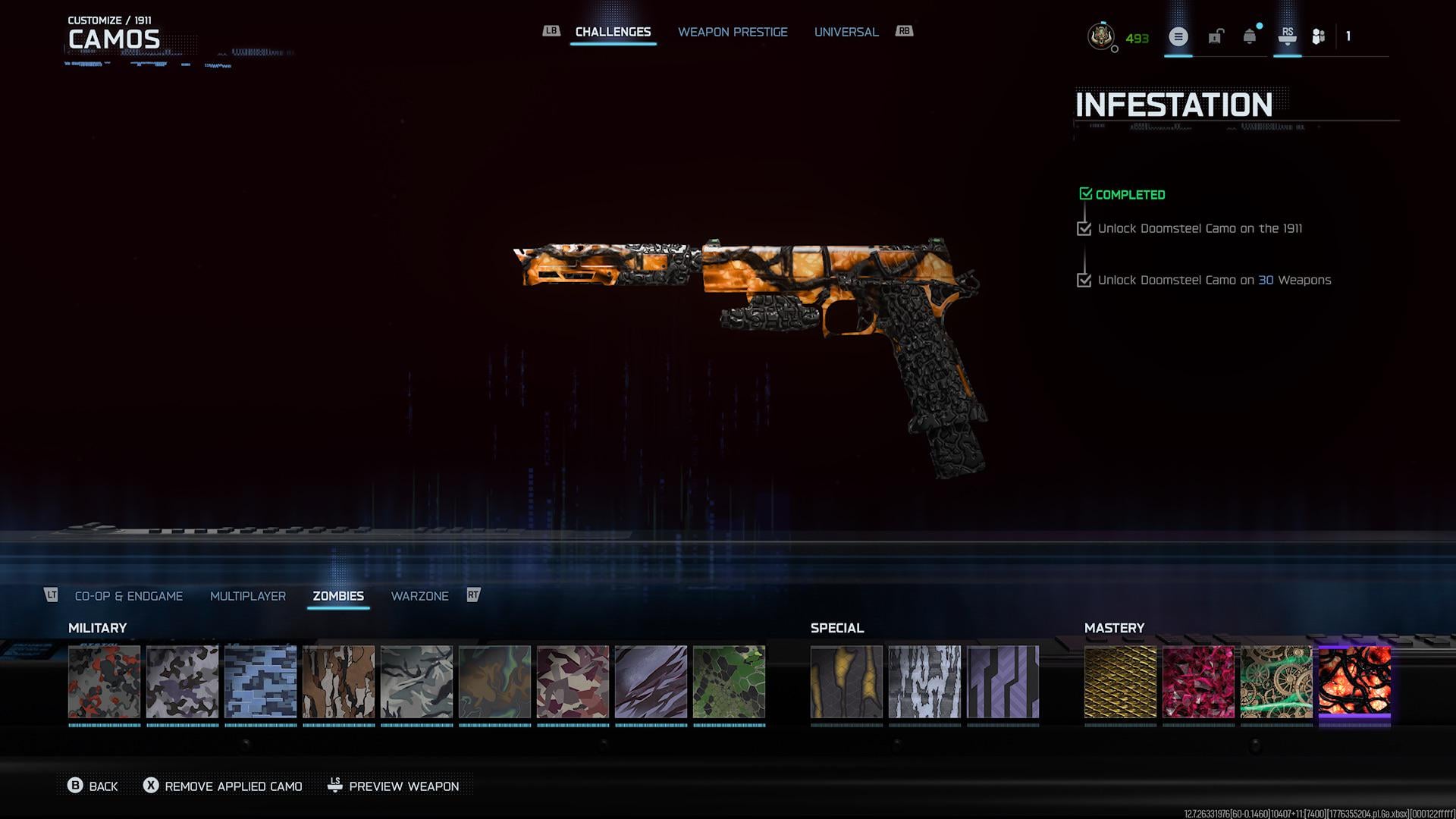Screen dimensions: 1456x819
Task: Switch to Co-Op & Endgame camos
Action: pos(129,596)
